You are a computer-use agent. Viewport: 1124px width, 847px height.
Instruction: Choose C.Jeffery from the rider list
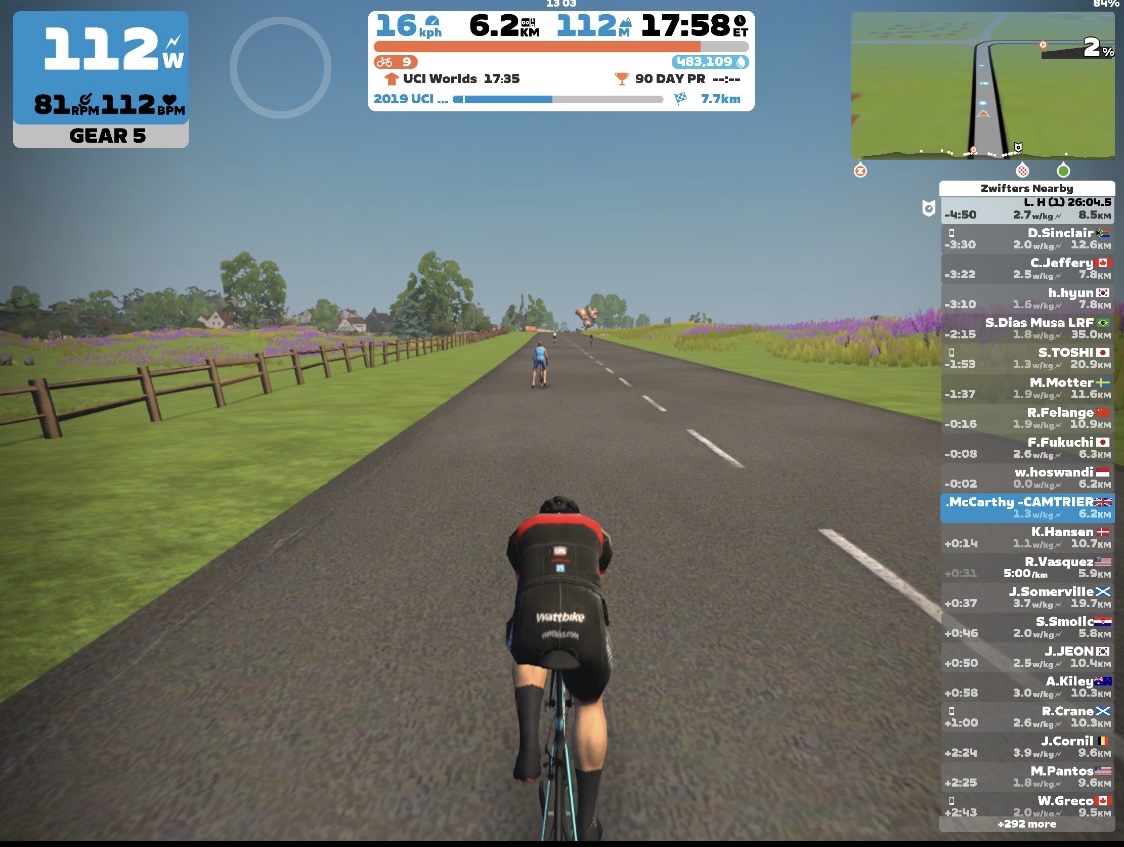(x=1027, y=269)
